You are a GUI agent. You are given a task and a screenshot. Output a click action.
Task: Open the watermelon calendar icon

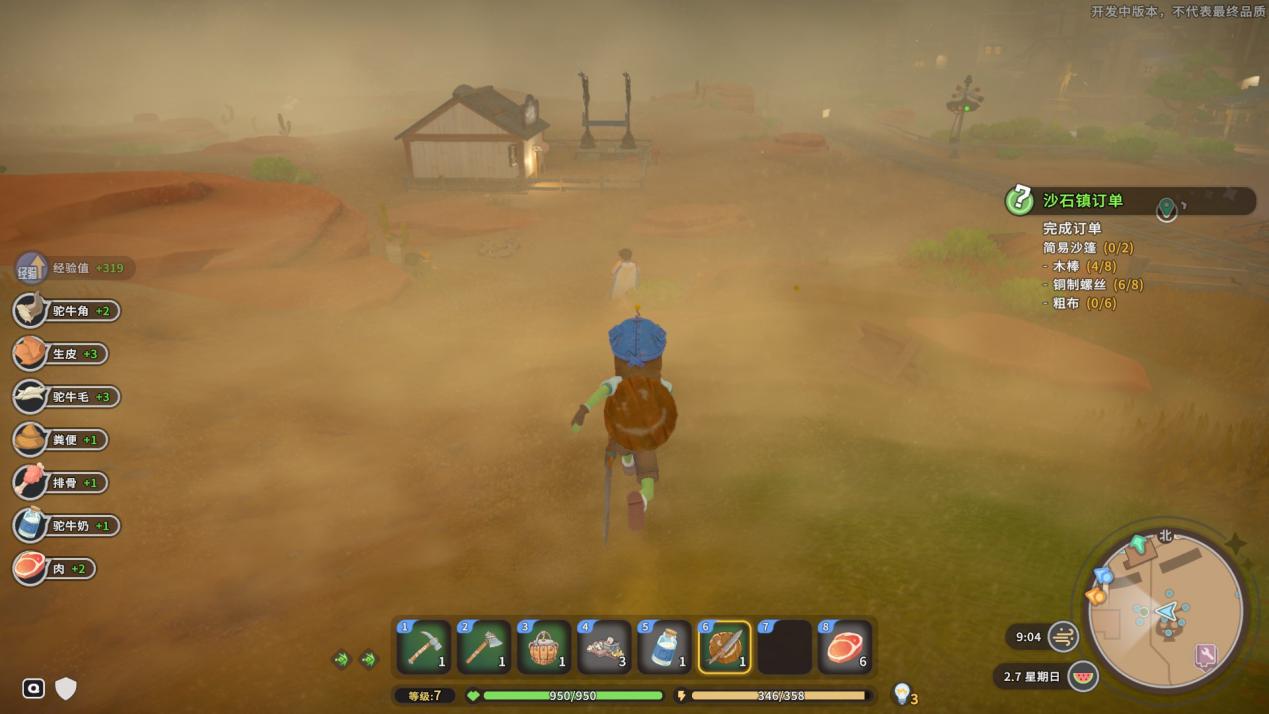(x=1083, y=676)
